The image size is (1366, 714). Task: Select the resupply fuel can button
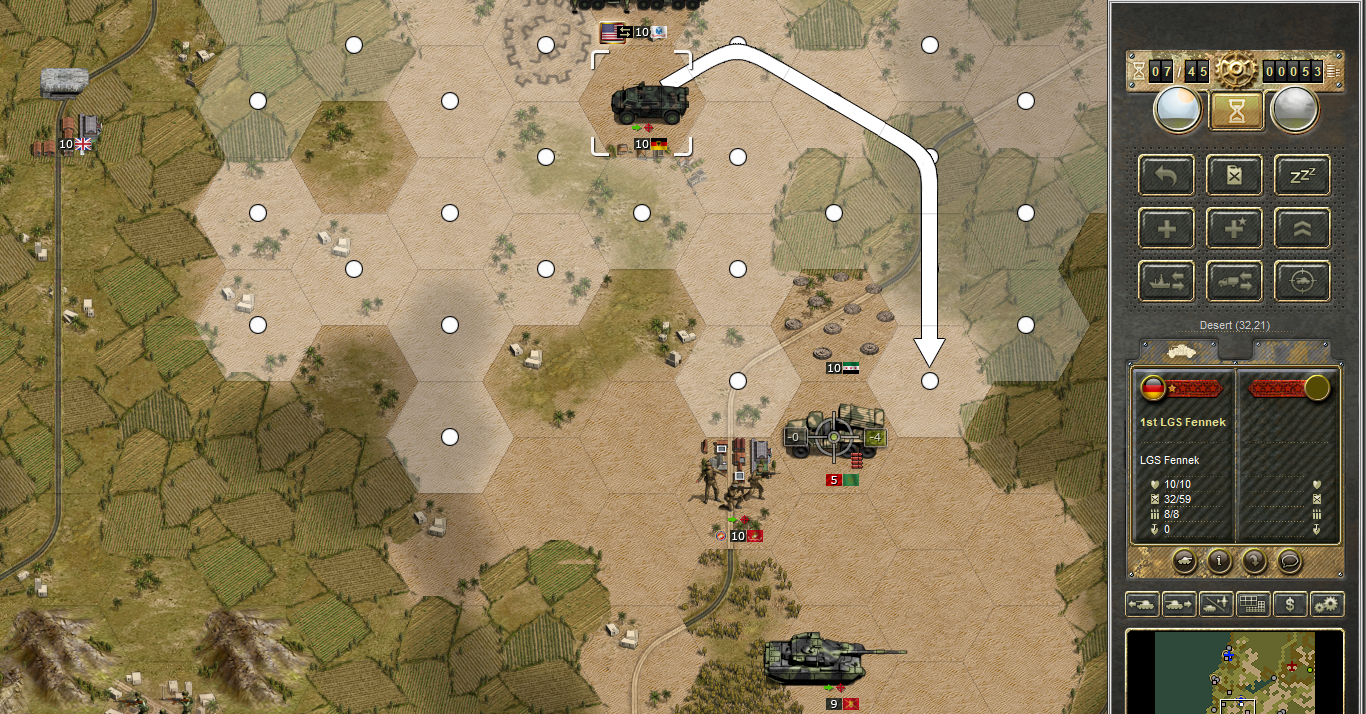(x=1234, y=175)
